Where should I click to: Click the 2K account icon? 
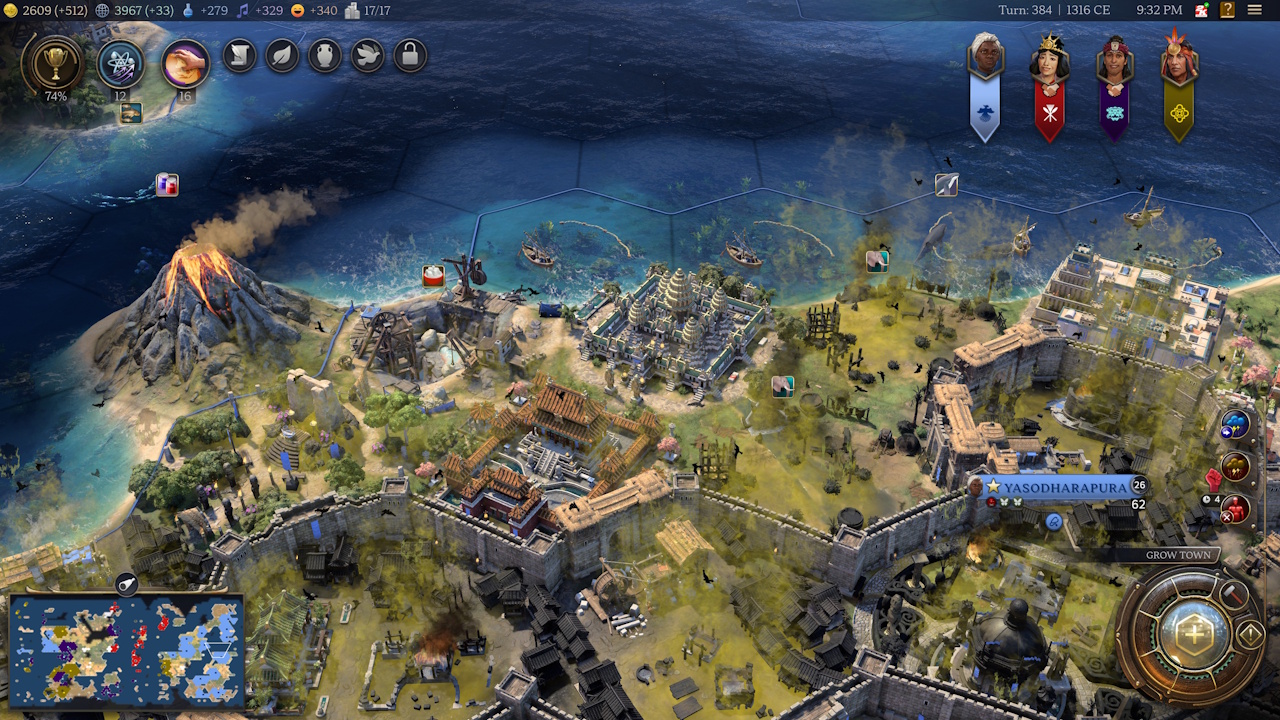coord(1201,10)
